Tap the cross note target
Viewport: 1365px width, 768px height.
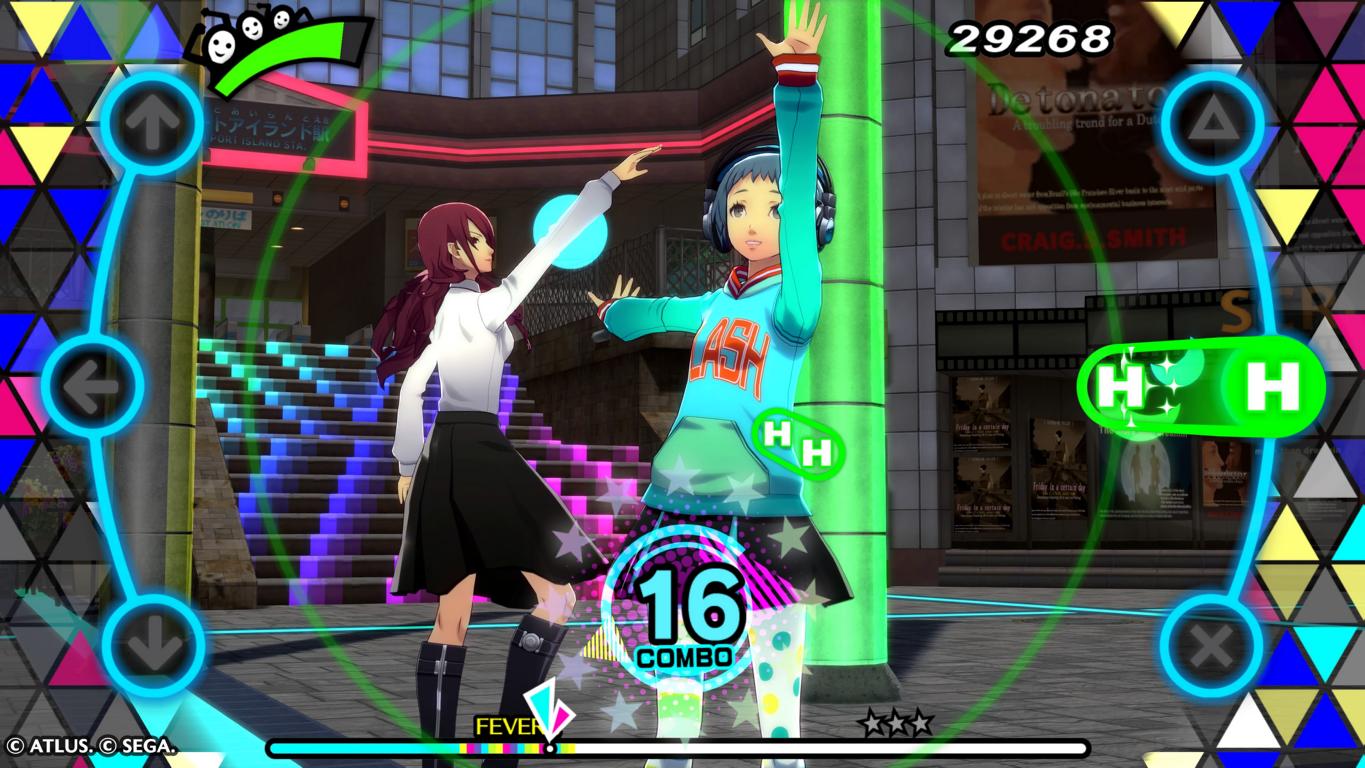1211,646
